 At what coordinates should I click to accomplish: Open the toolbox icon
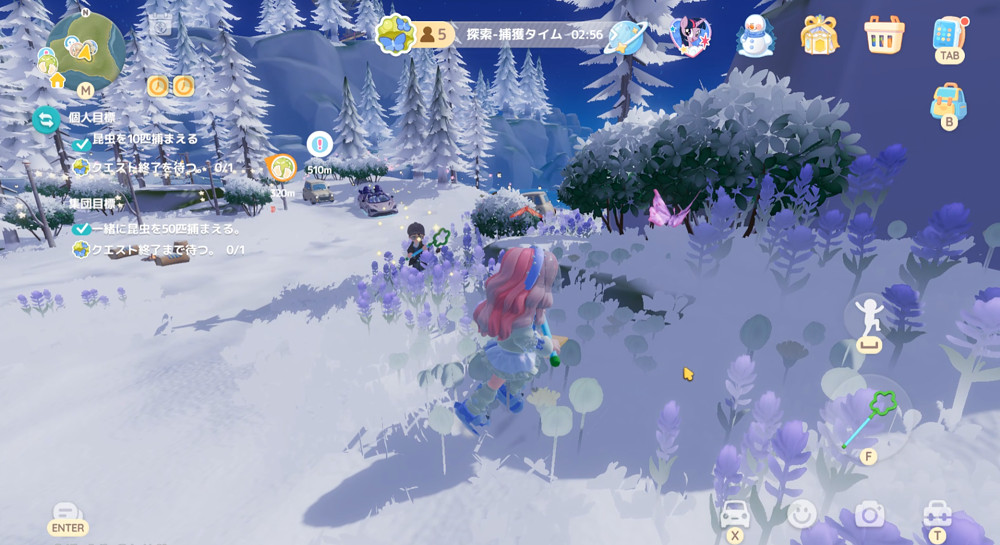937,514
